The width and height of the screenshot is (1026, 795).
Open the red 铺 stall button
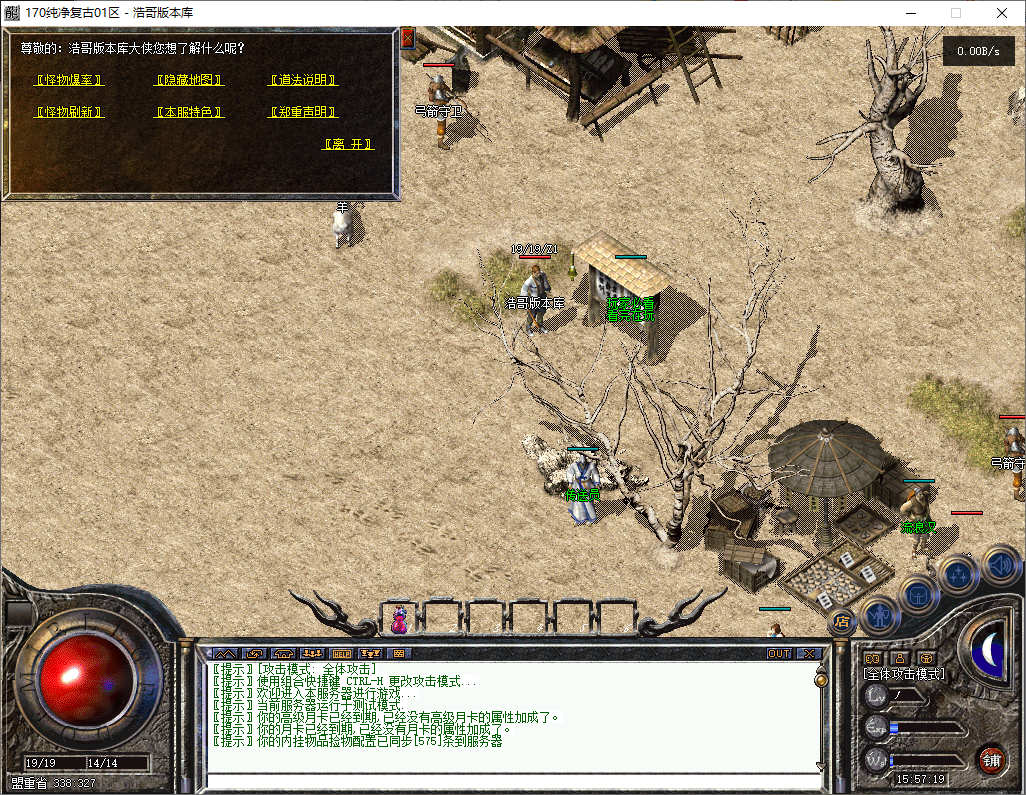(x=991, y=759)
